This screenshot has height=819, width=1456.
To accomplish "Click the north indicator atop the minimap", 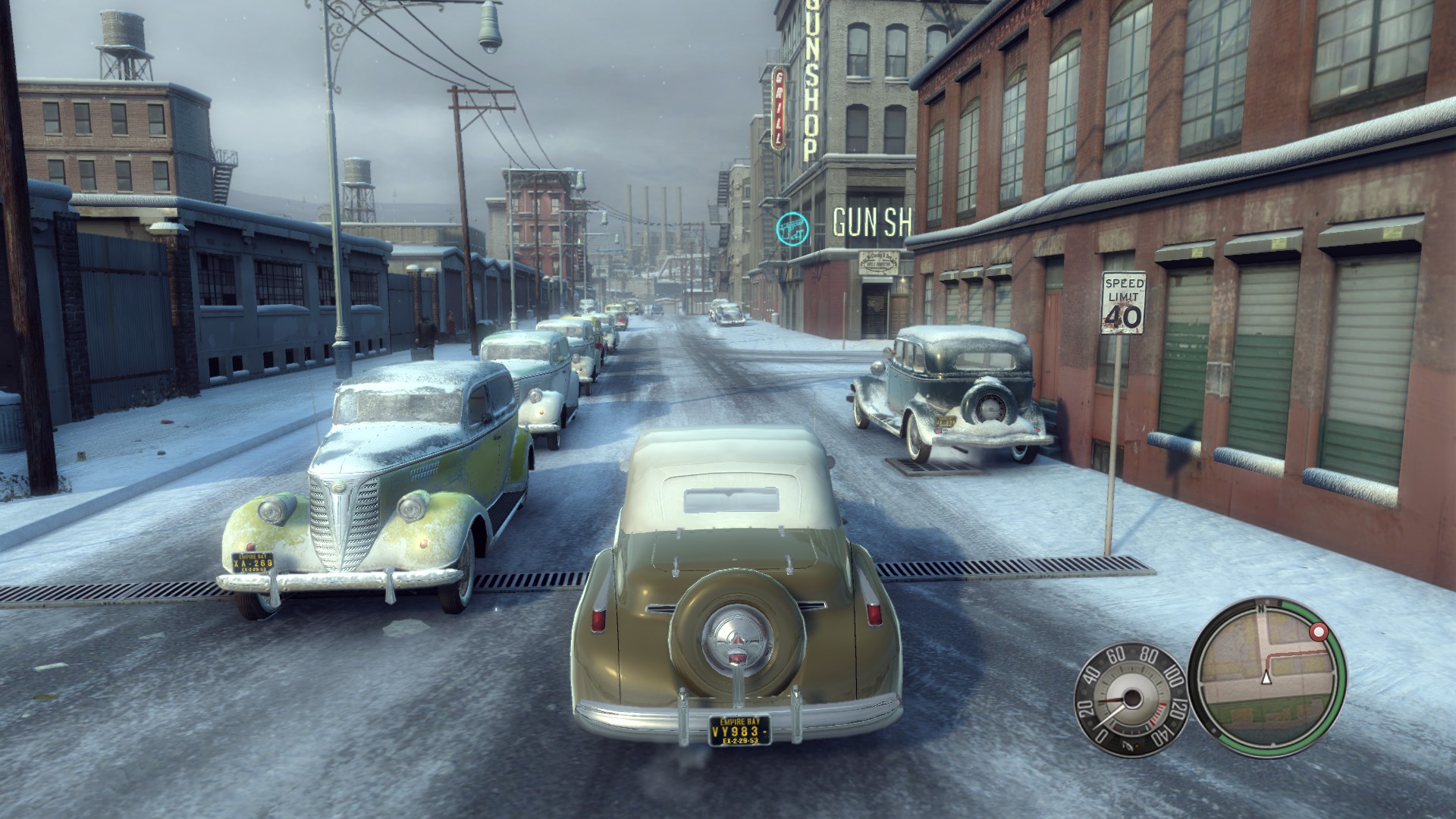I will 1261,608.
